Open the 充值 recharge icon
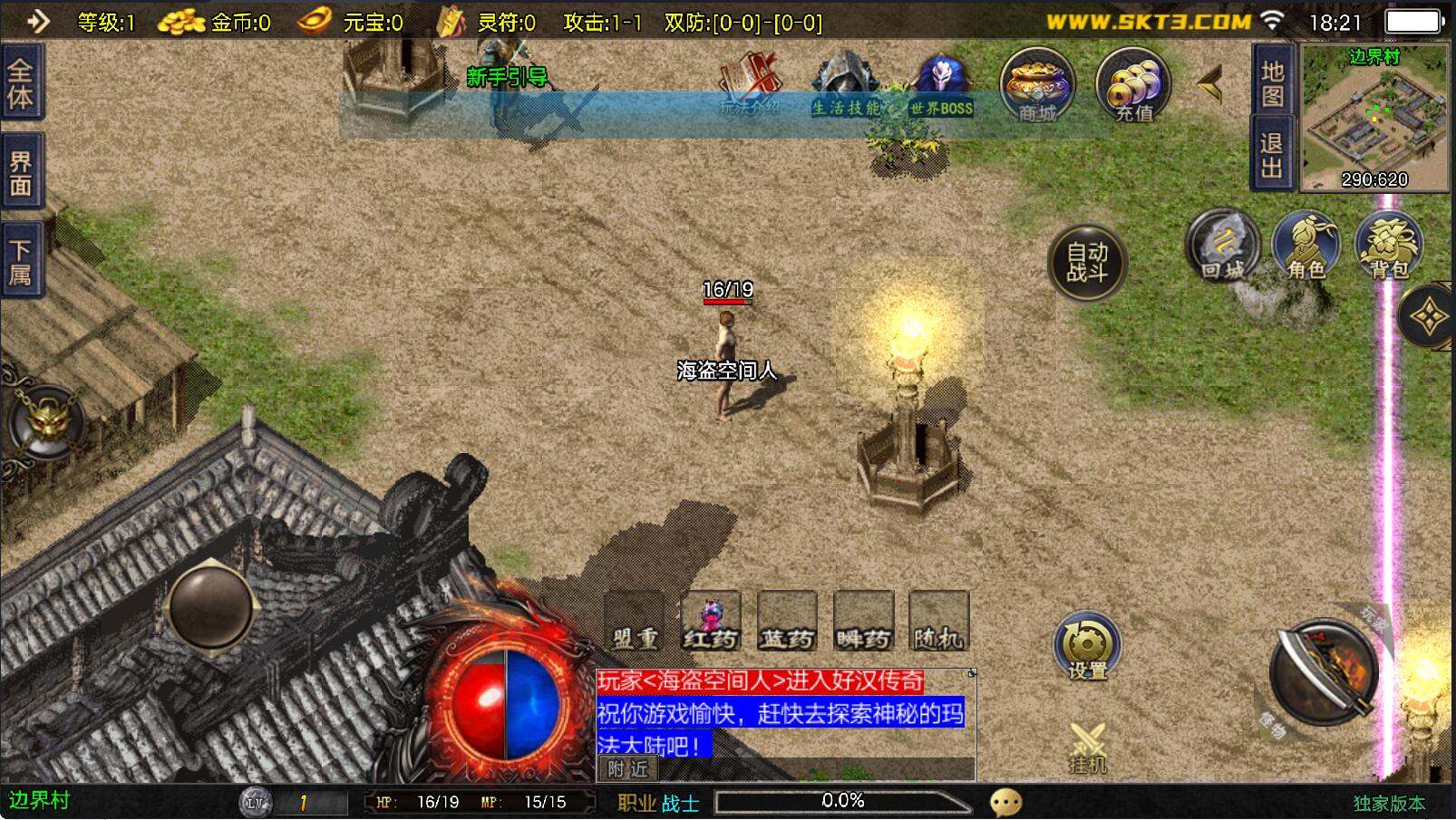The height and width of the screenshot is (820, 1456). pos(1132,84)
